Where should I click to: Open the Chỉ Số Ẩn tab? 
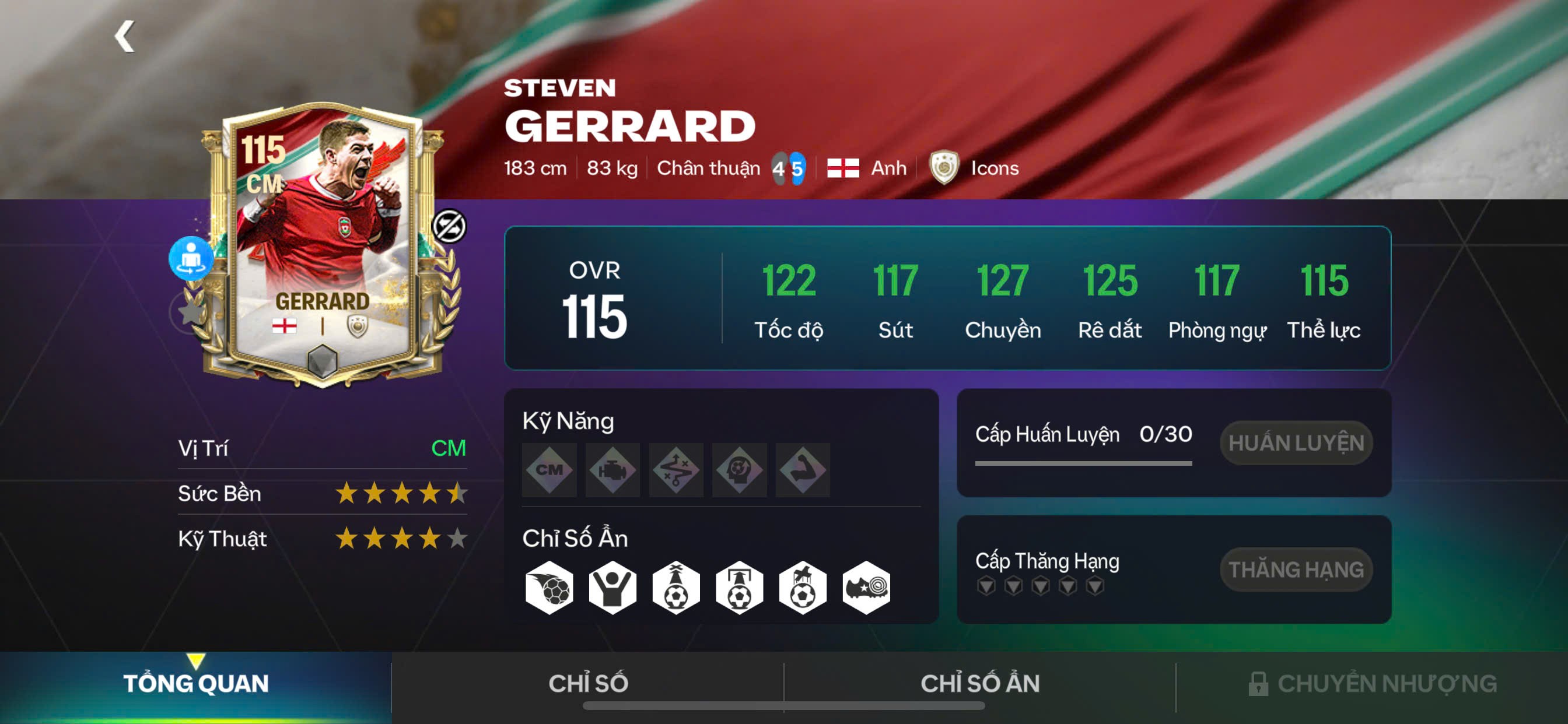(979, 683)
